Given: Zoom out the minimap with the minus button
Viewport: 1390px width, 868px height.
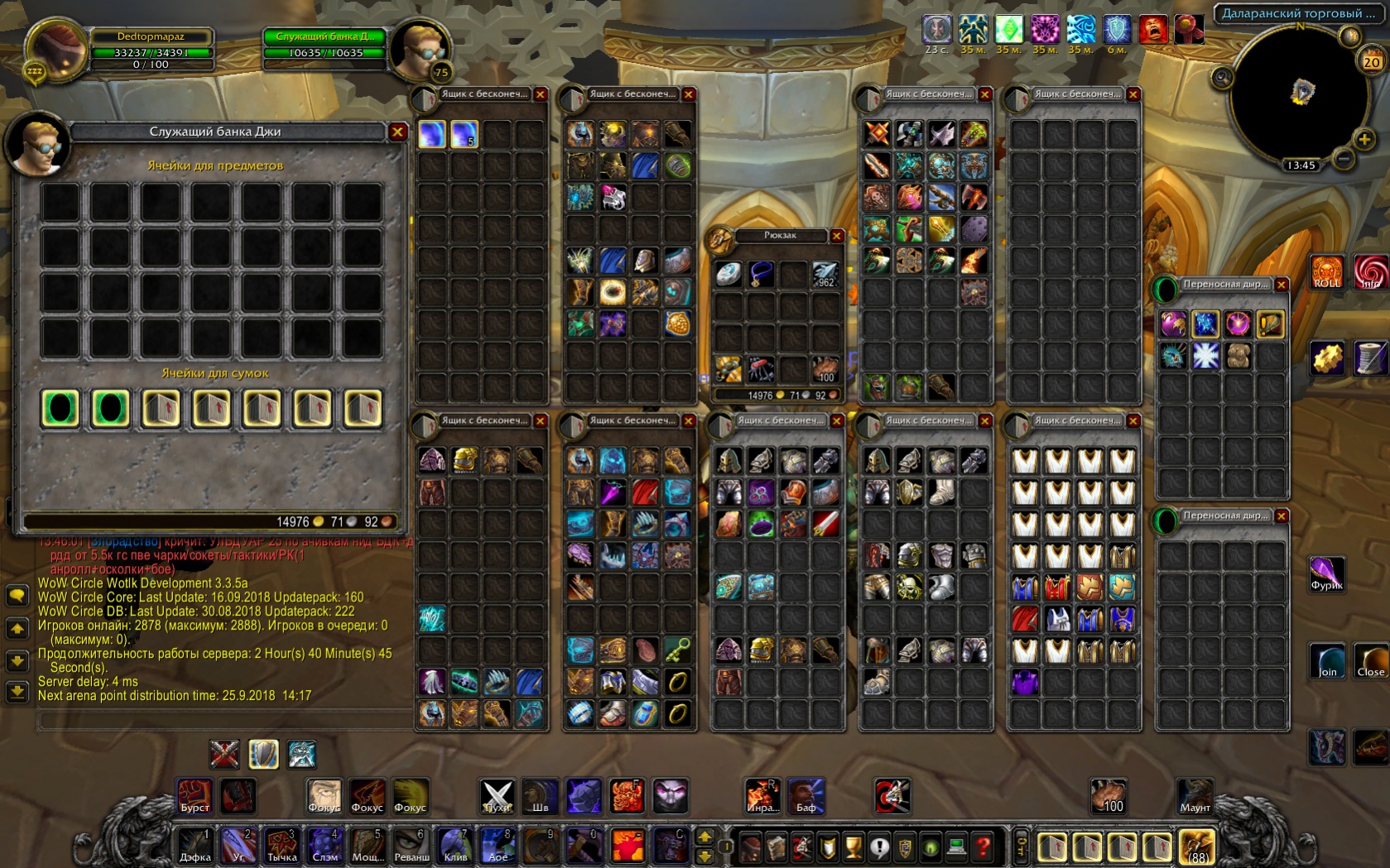Looking at the screenshot, I should tap(1344, 157).
